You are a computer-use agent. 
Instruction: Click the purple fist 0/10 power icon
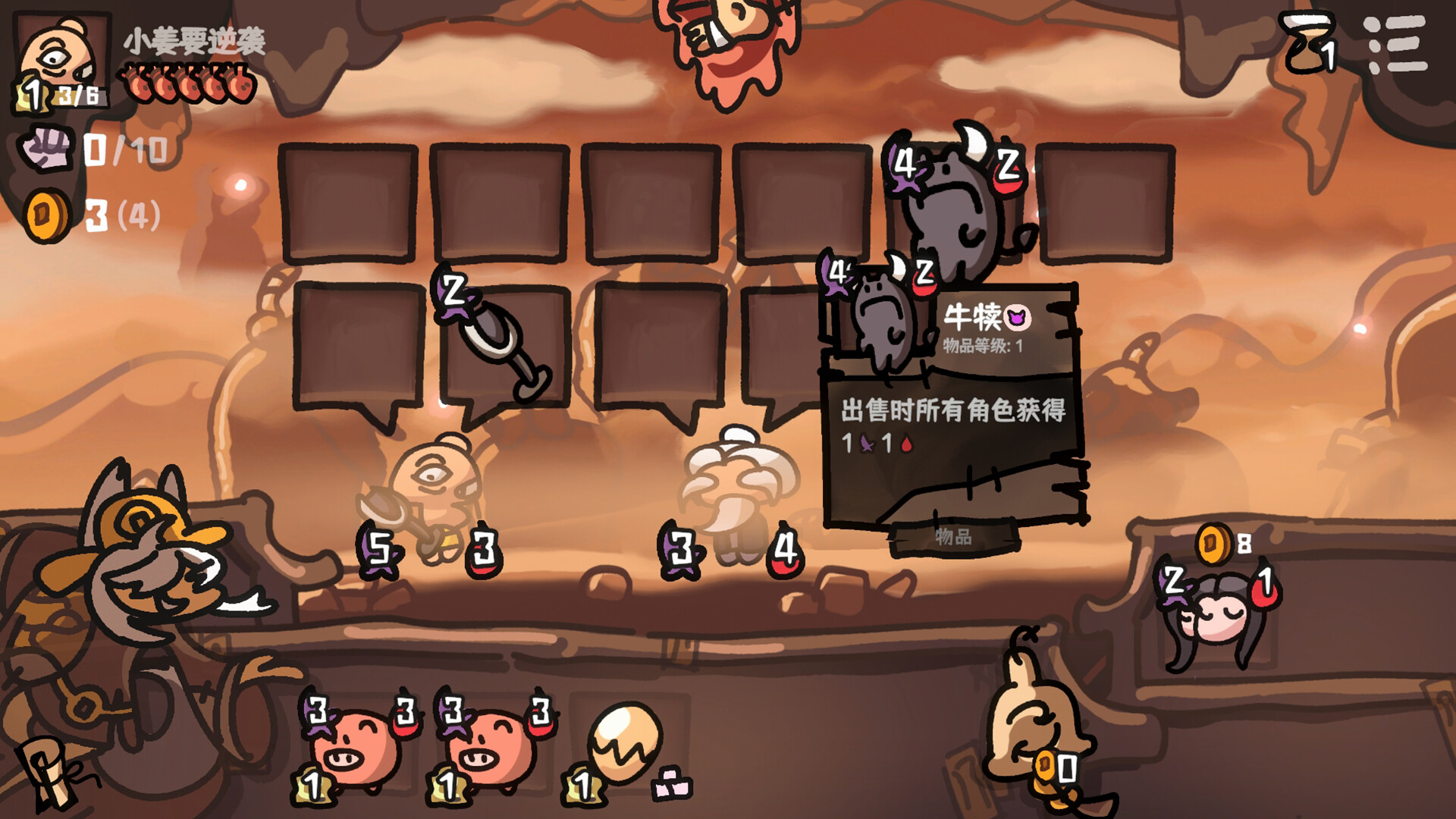pyautogui.click(x=48, y=148)
